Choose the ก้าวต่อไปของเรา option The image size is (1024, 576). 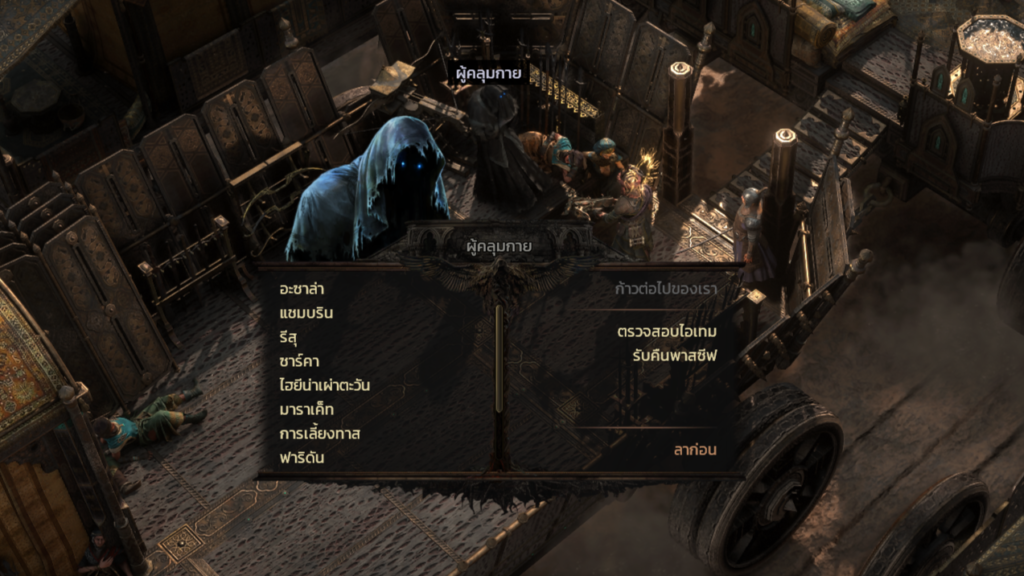coord(665,290)
